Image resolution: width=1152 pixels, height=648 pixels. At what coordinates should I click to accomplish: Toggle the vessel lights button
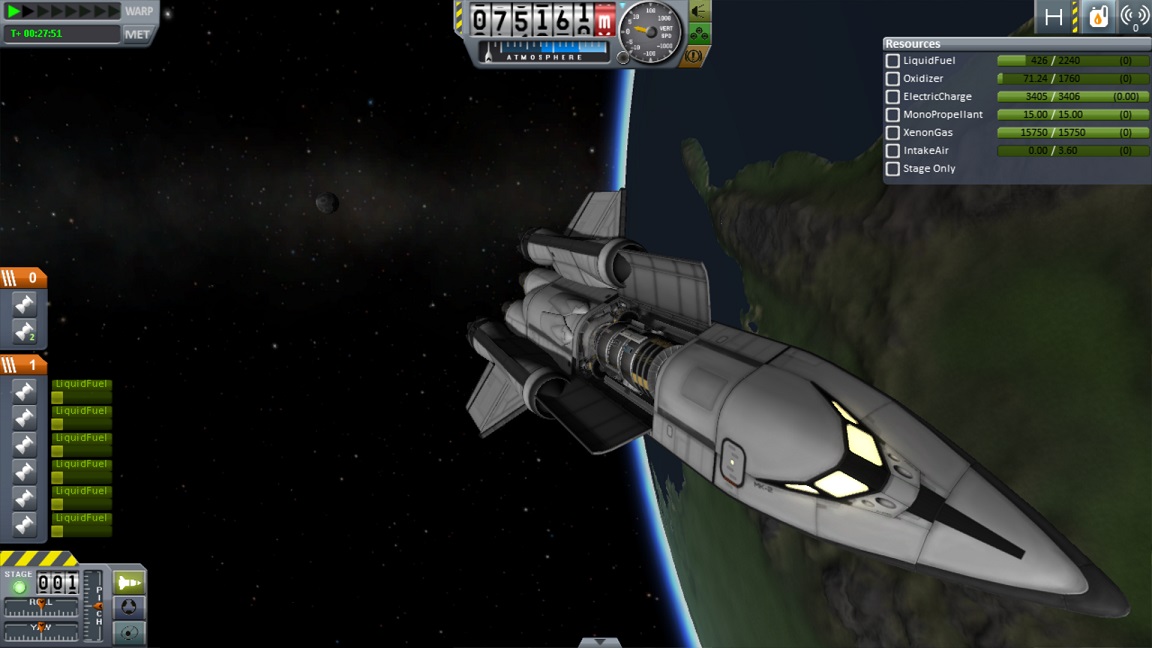(x=699, y=12)
